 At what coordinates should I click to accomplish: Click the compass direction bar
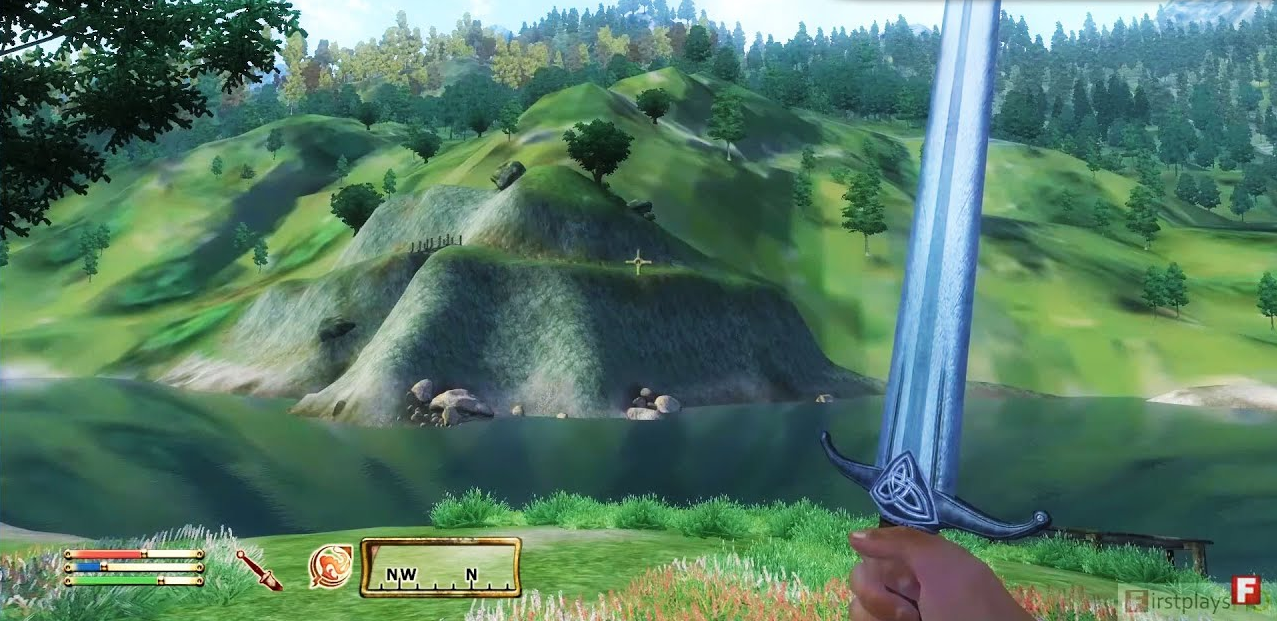point(441,567)
